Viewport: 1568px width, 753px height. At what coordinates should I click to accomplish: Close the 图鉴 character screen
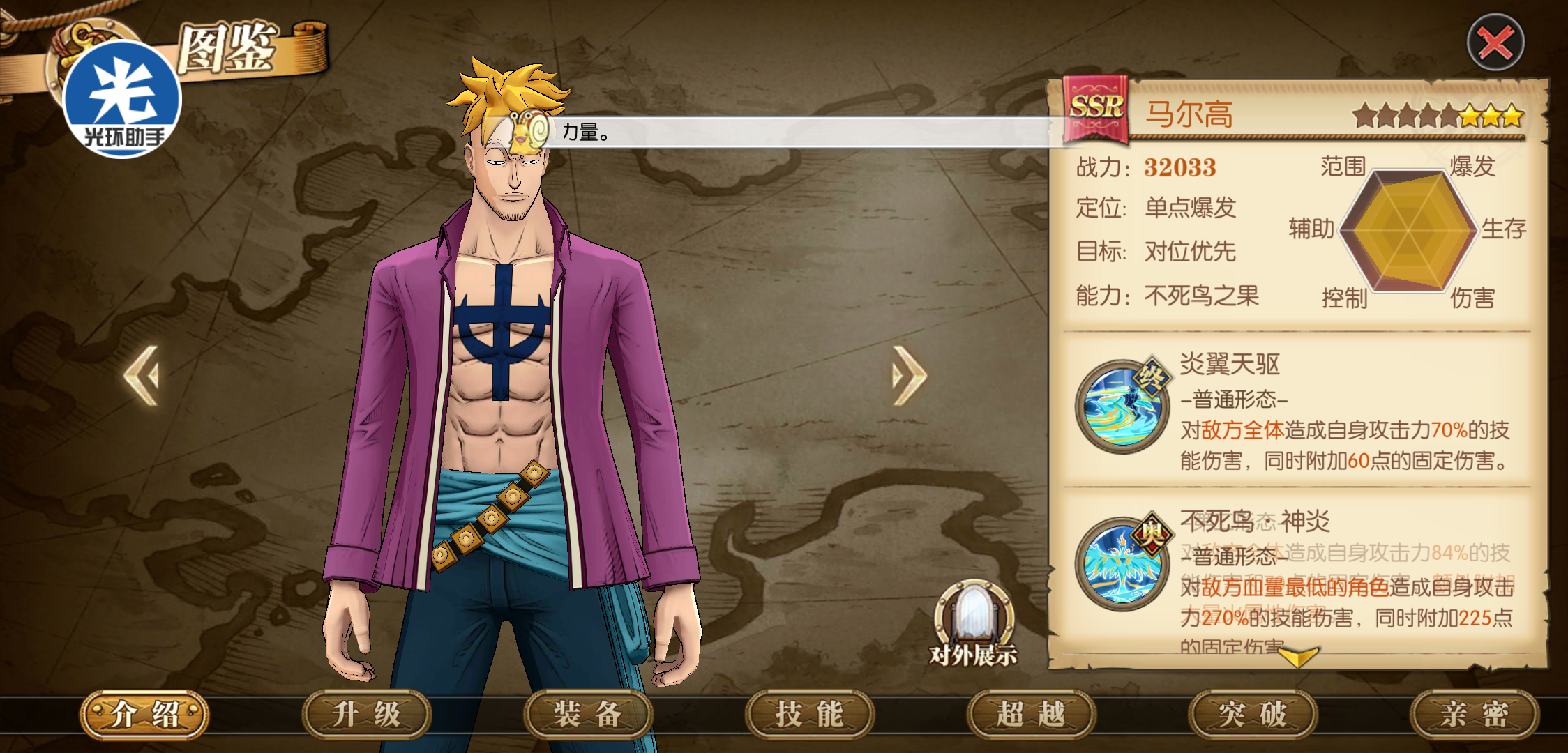[1495, 43]
